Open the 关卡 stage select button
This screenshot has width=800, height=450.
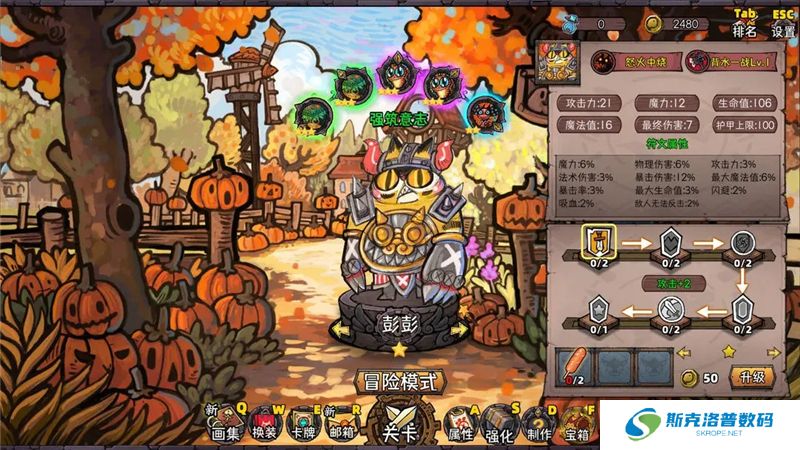point(400,425)
